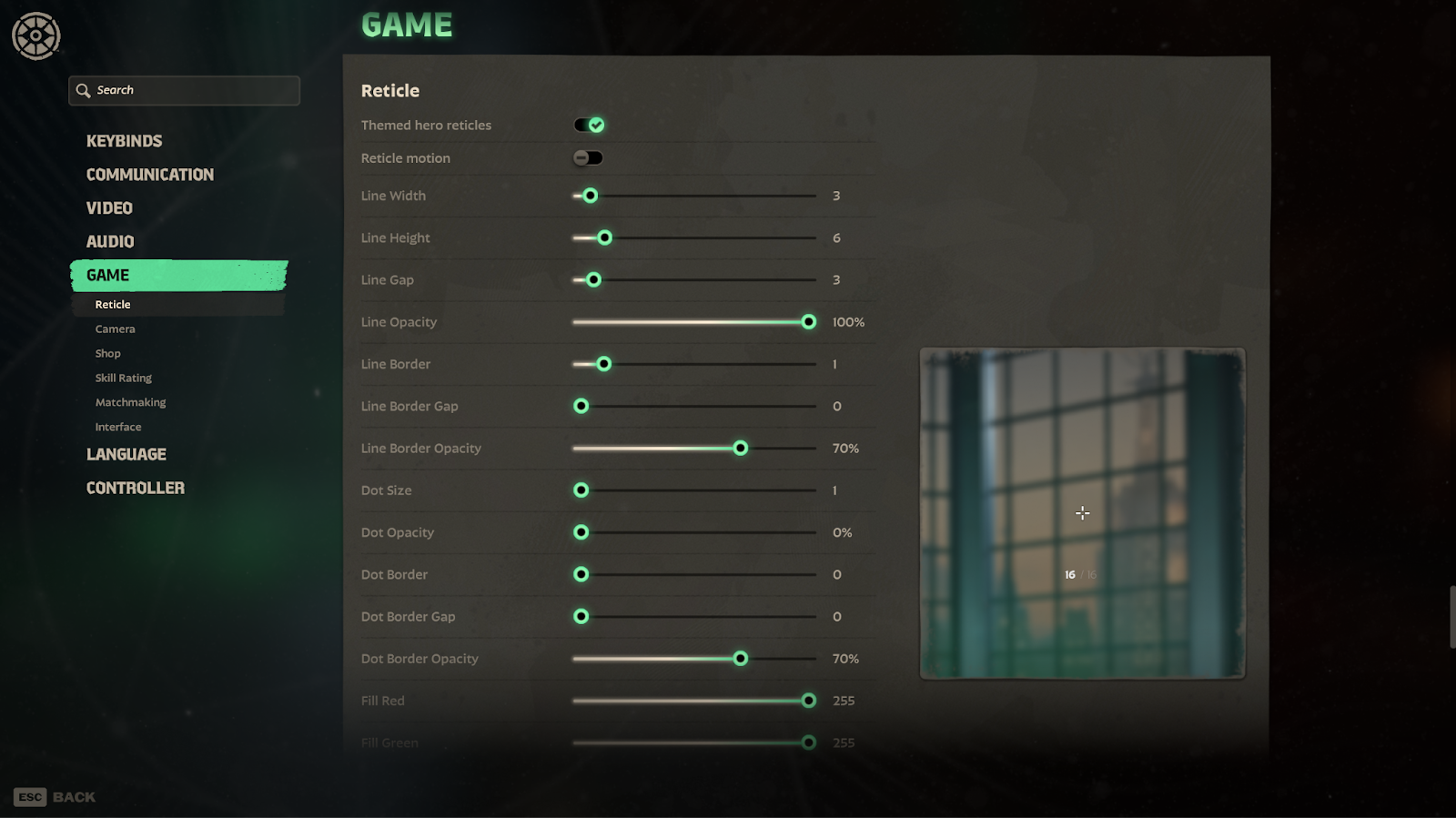The width and height of the screenshot is (1456, 818).
Task: Click the Fill Red slider handle
Action: (x=808, y=701)
